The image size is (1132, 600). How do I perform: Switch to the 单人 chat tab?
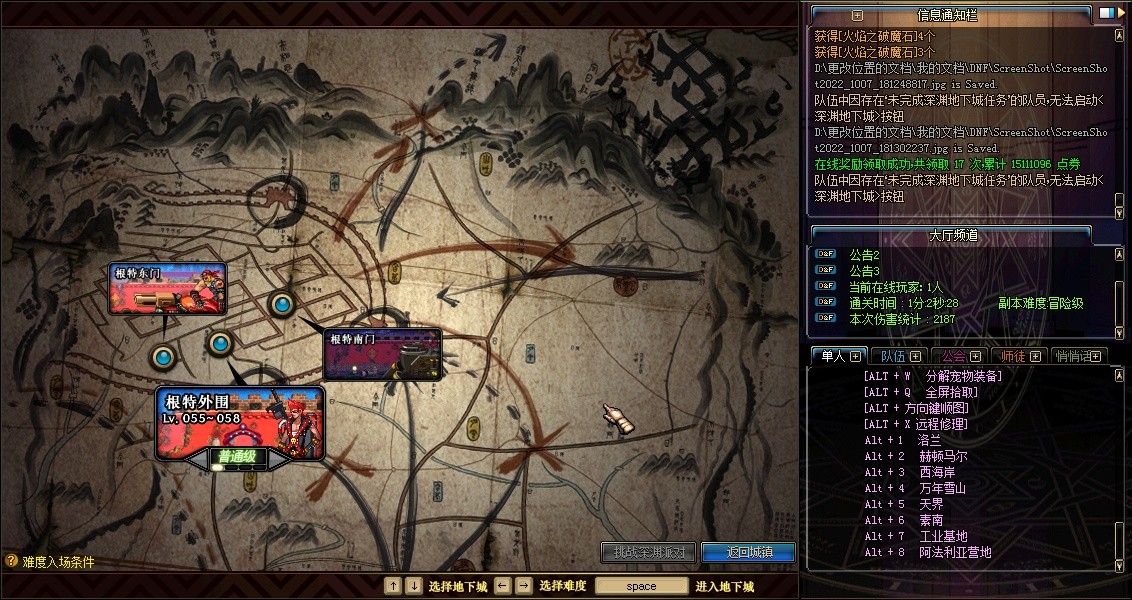(x=832, y=356)
